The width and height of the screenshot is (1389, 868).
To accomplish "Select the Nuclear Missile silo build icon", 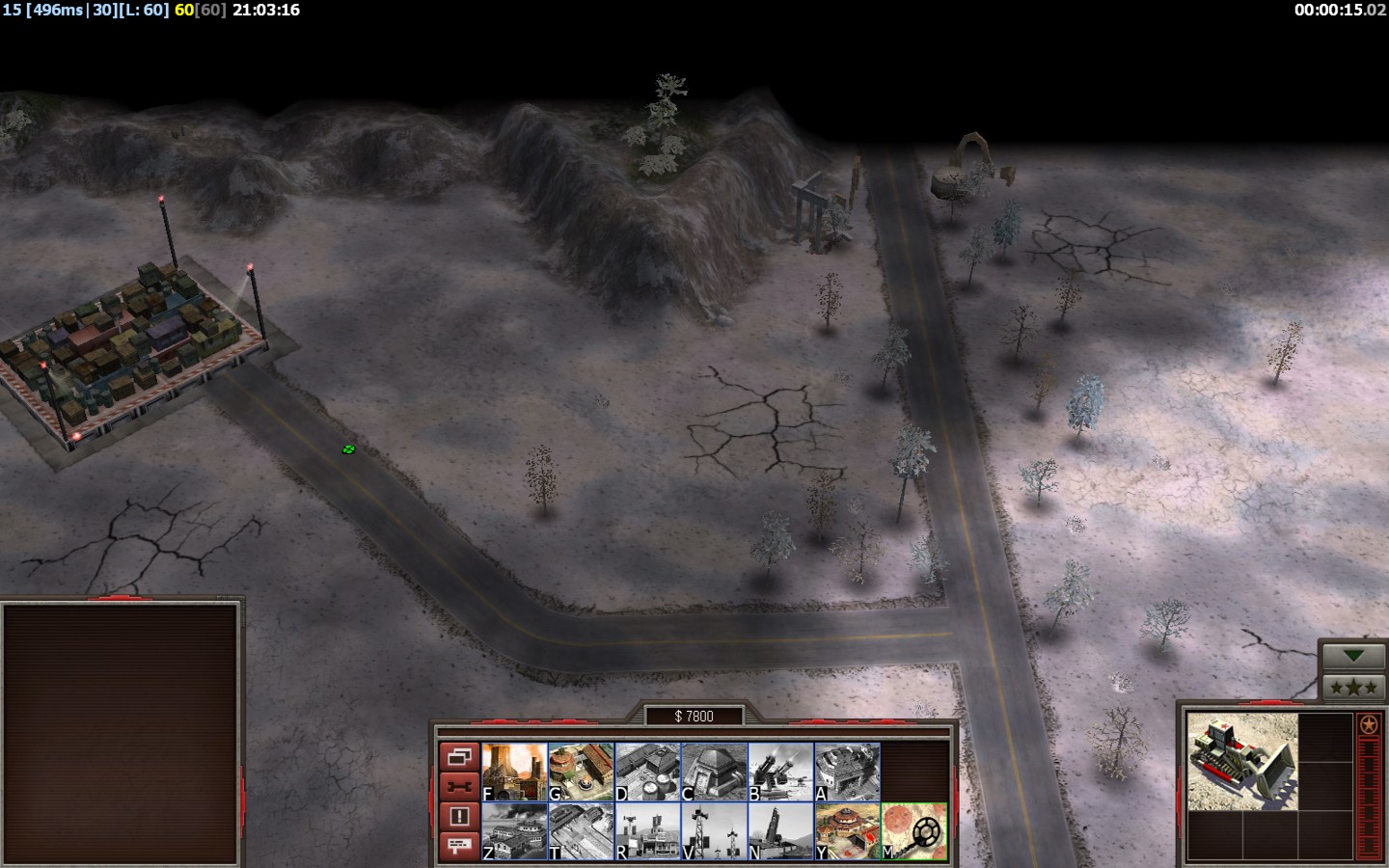I will [780, 831].
